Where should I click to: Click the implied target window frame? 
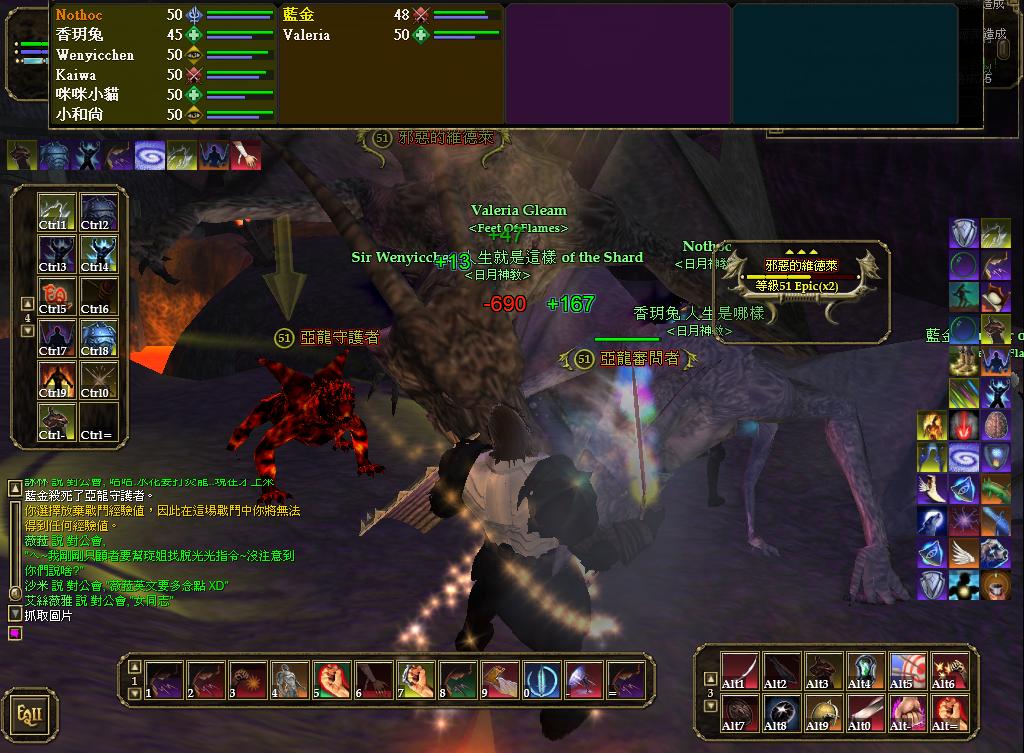802,291
